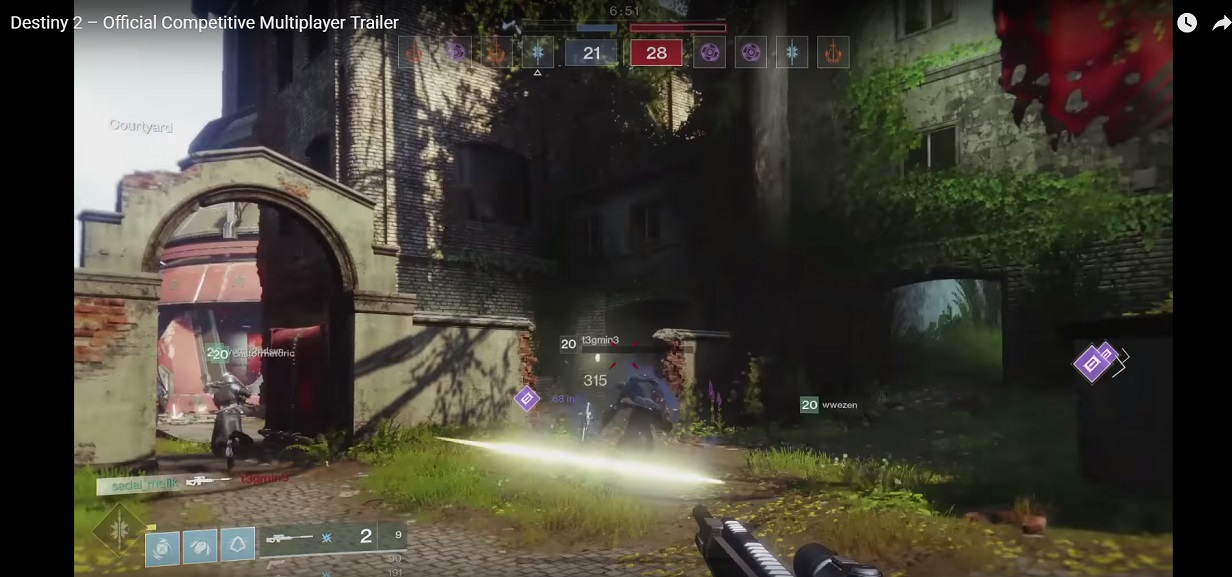Click the Watch Later clock icon
Screen dimensions: 1232x577
tap(1186, 23)
